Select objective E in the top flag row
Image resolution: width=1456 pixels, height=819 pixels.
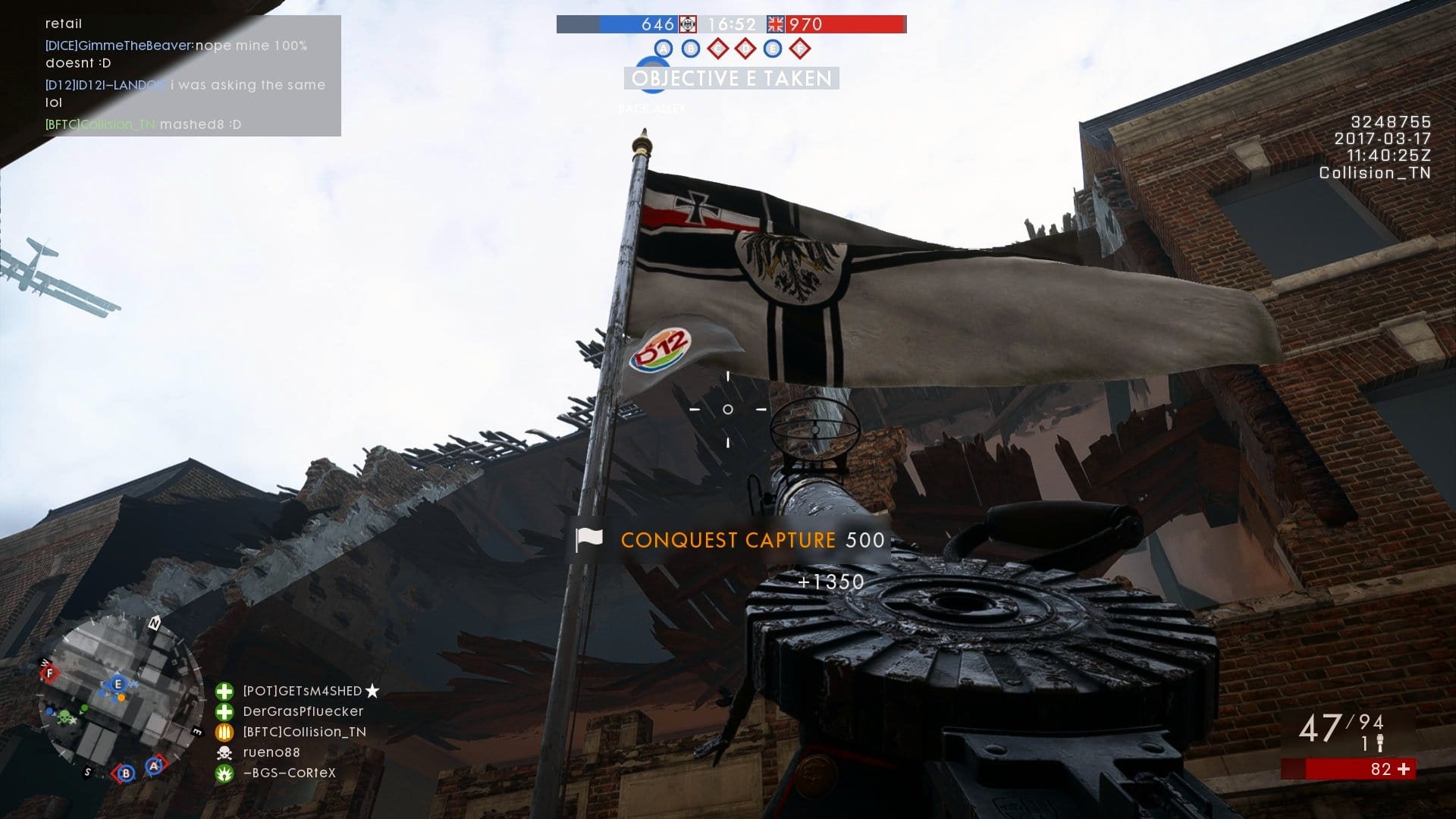tap(772, 49)
